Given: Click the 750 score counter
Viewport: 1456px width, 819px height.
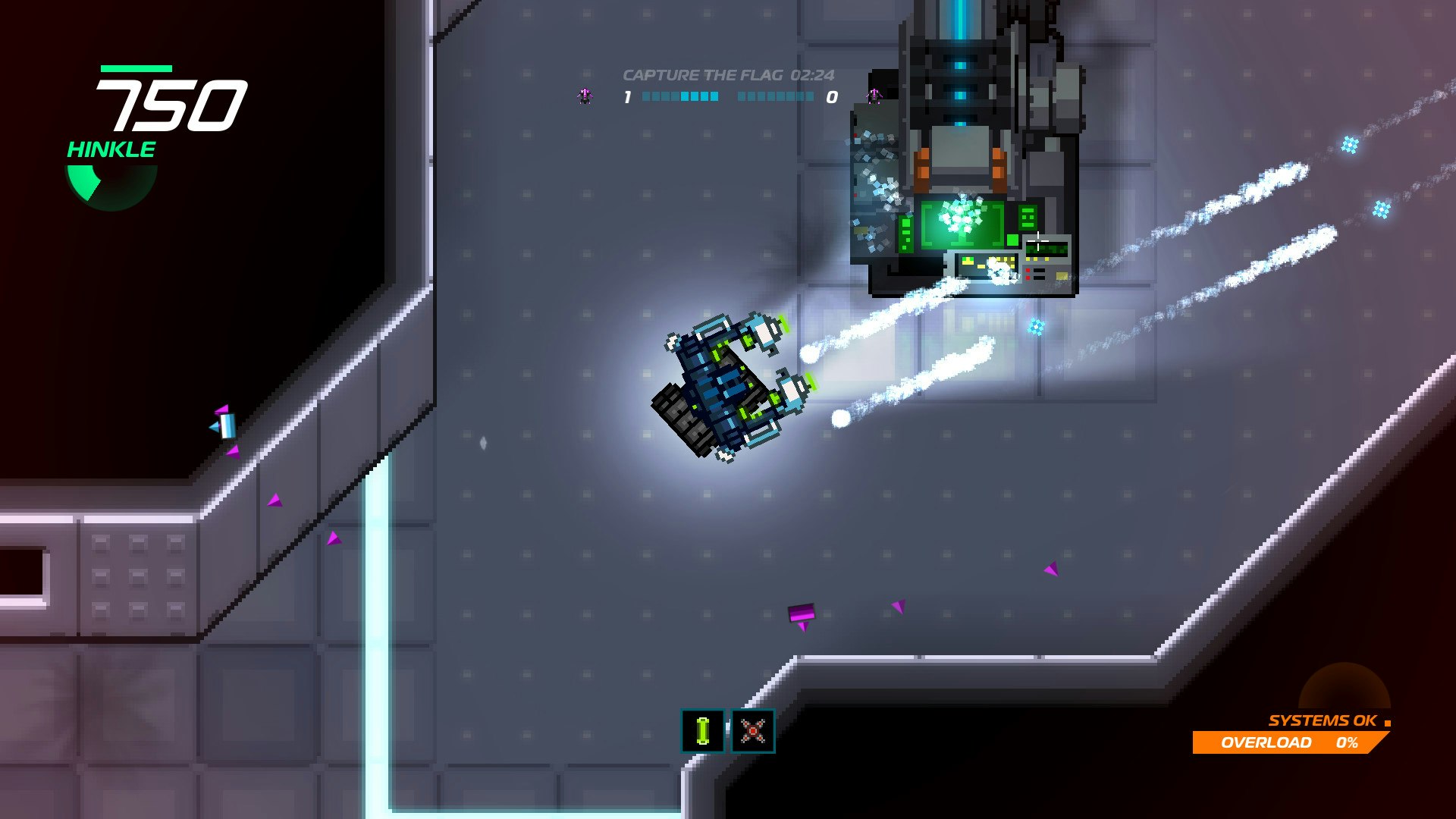Looking at the screenshot, I should 174,106.
